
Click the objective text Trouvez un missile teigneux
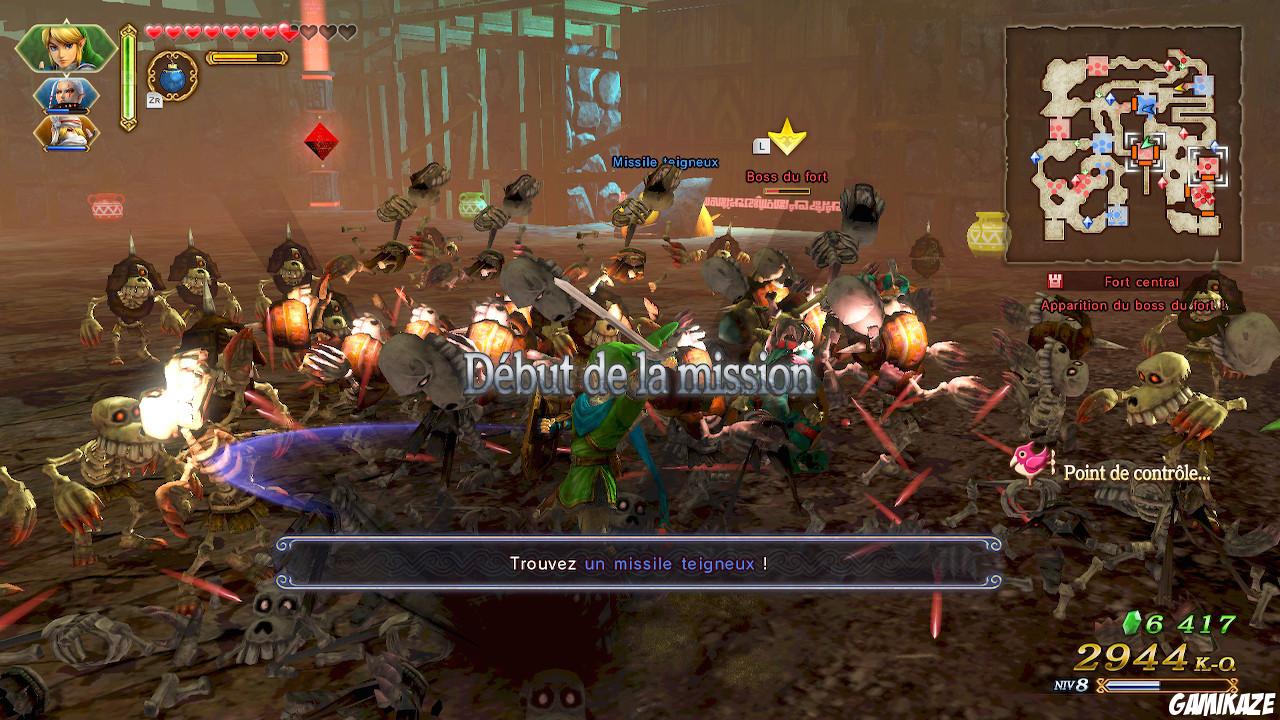[639, 563]
